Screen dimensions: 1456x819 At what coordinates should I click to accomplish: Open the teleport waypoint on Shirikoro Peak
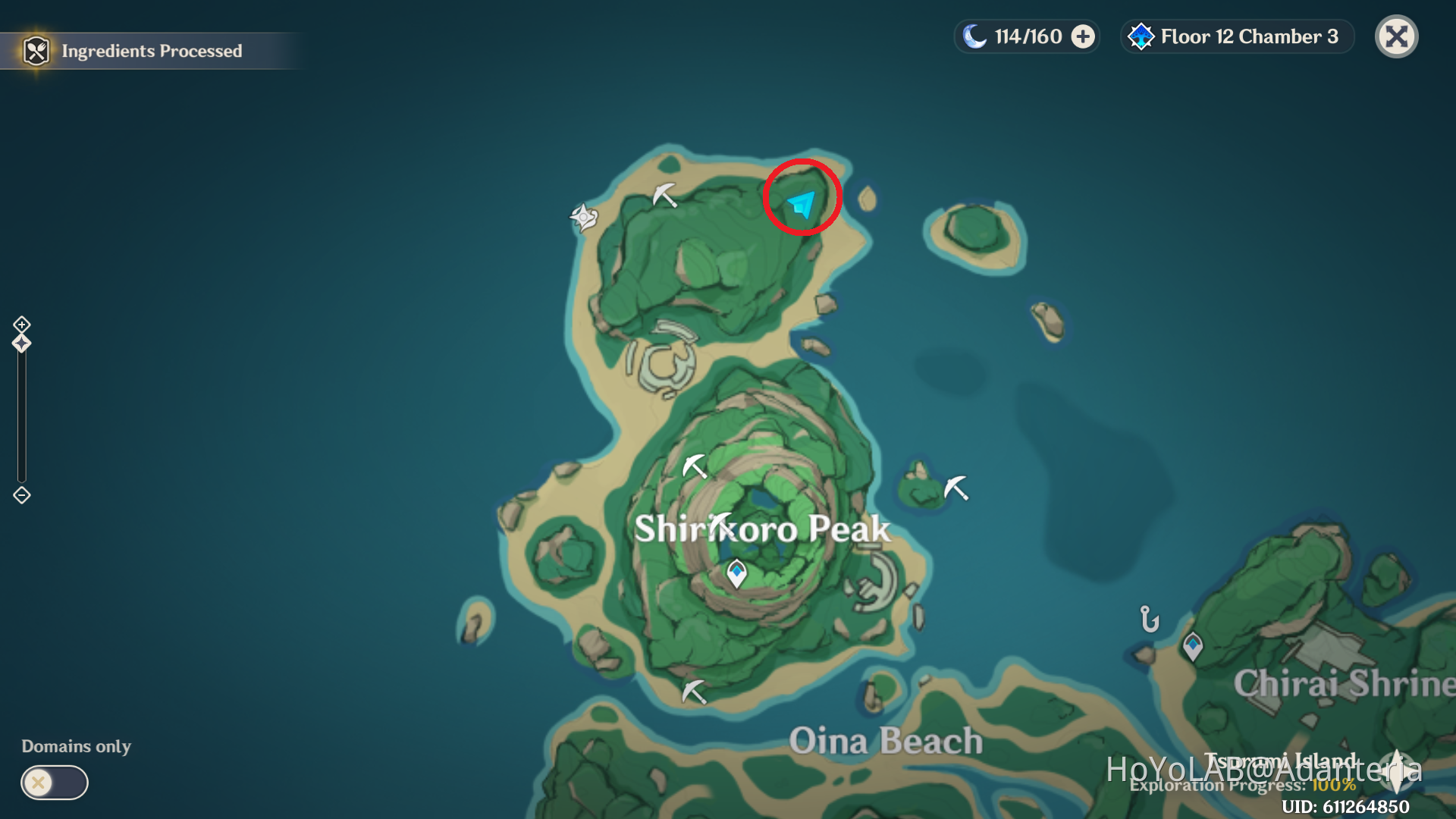pos(736,573)
